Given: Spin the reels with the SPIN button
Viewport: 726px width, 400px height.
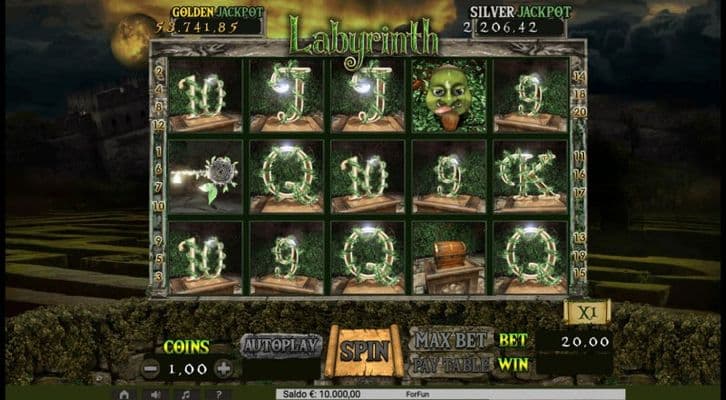Looking at the screenshot, I should click(x=362, y=351).
